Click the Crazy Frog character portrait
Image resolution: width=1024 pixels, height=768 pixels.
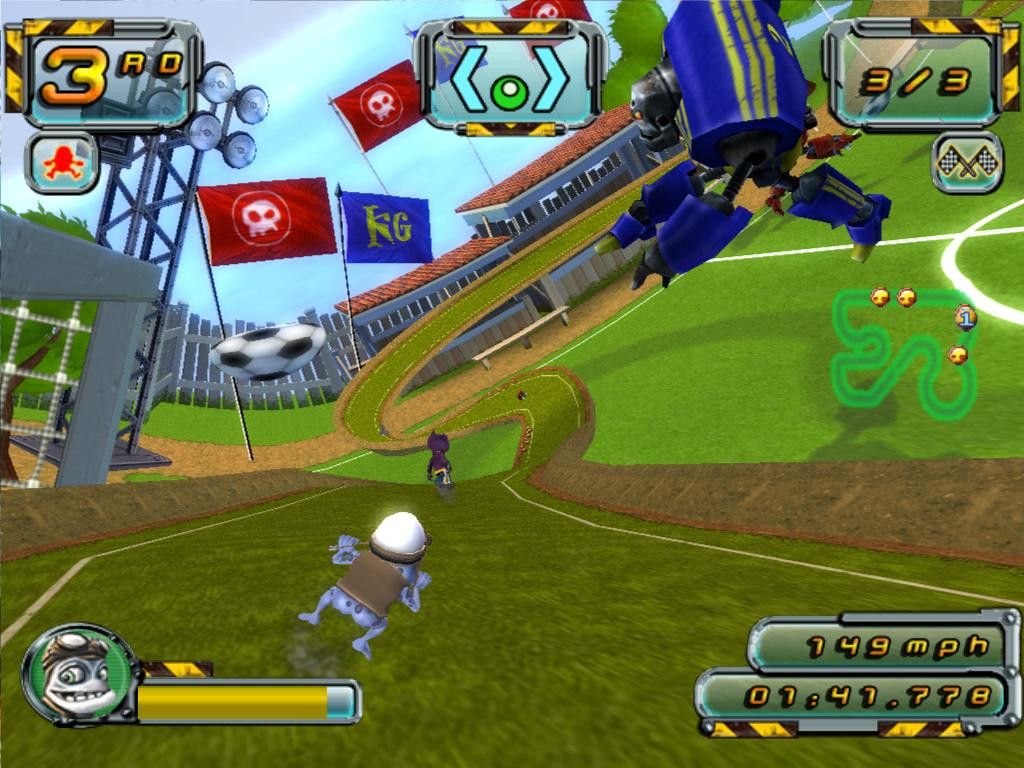tap(78, 673)
